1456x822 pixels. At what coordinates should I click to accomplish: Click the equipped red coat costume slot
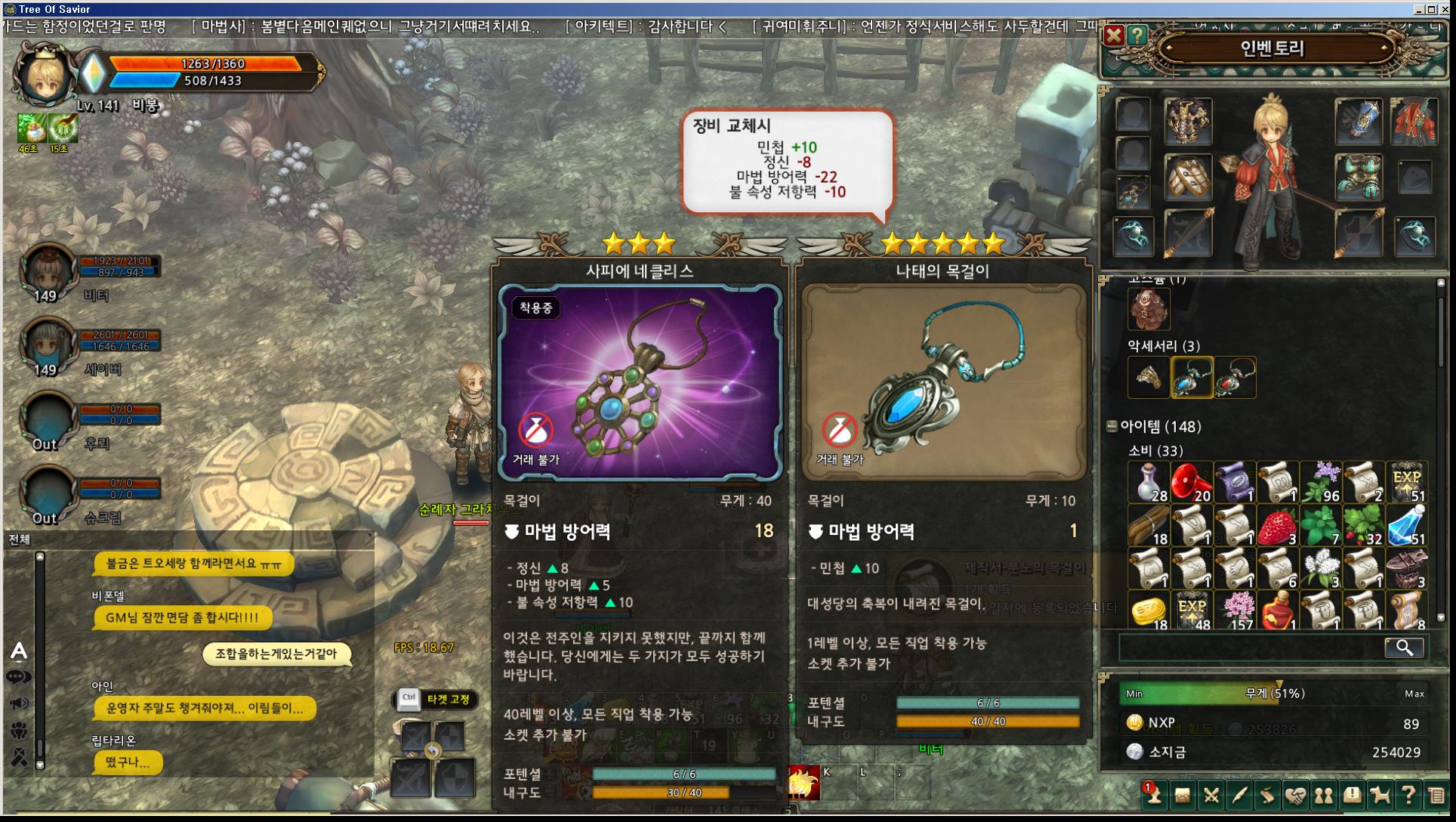(x=1414, y=121)
